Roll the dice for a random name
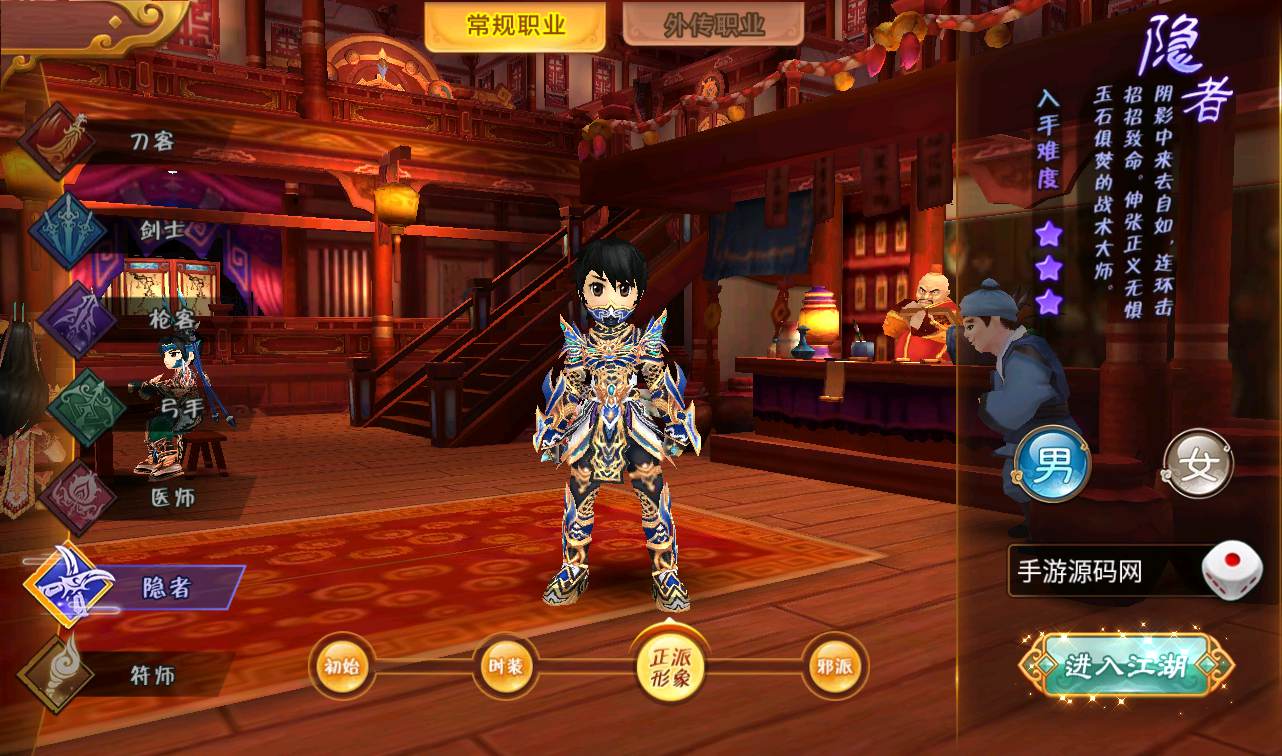The height and width of the screenshot is (756, 1282). (x=1231, y=570)
